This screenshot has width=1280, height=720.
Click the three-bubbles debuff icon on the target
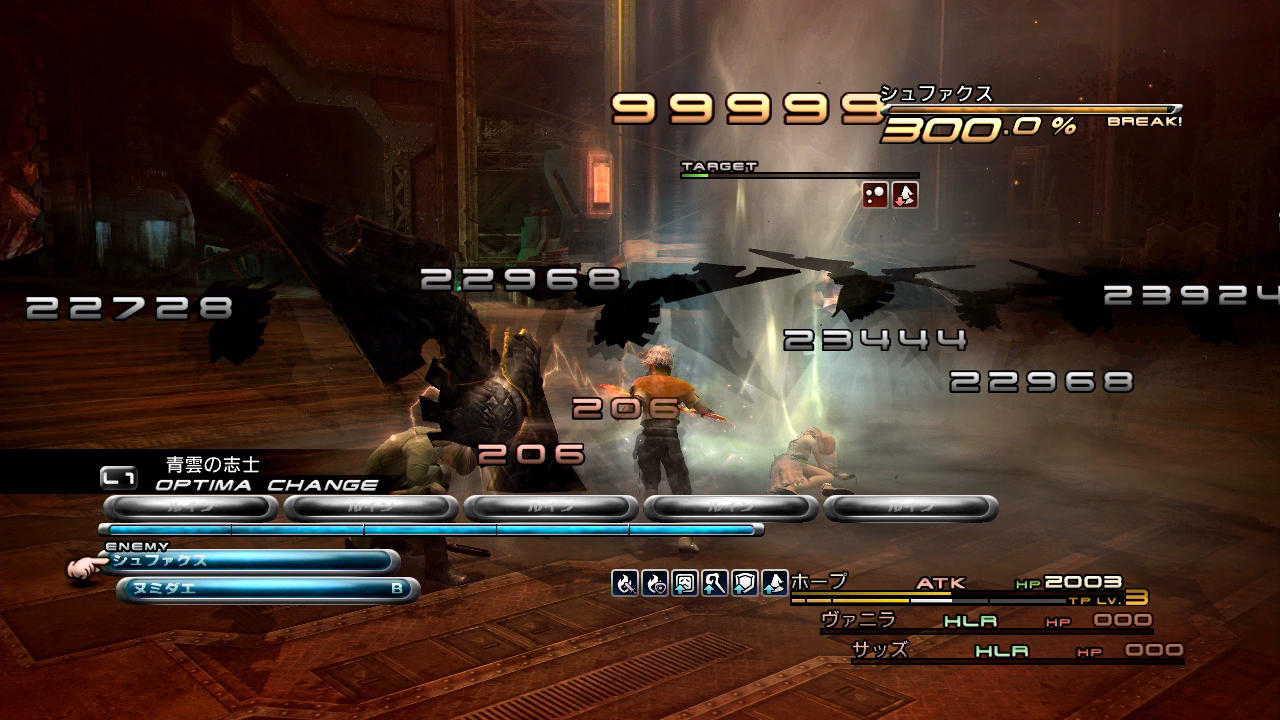(876, 195)
